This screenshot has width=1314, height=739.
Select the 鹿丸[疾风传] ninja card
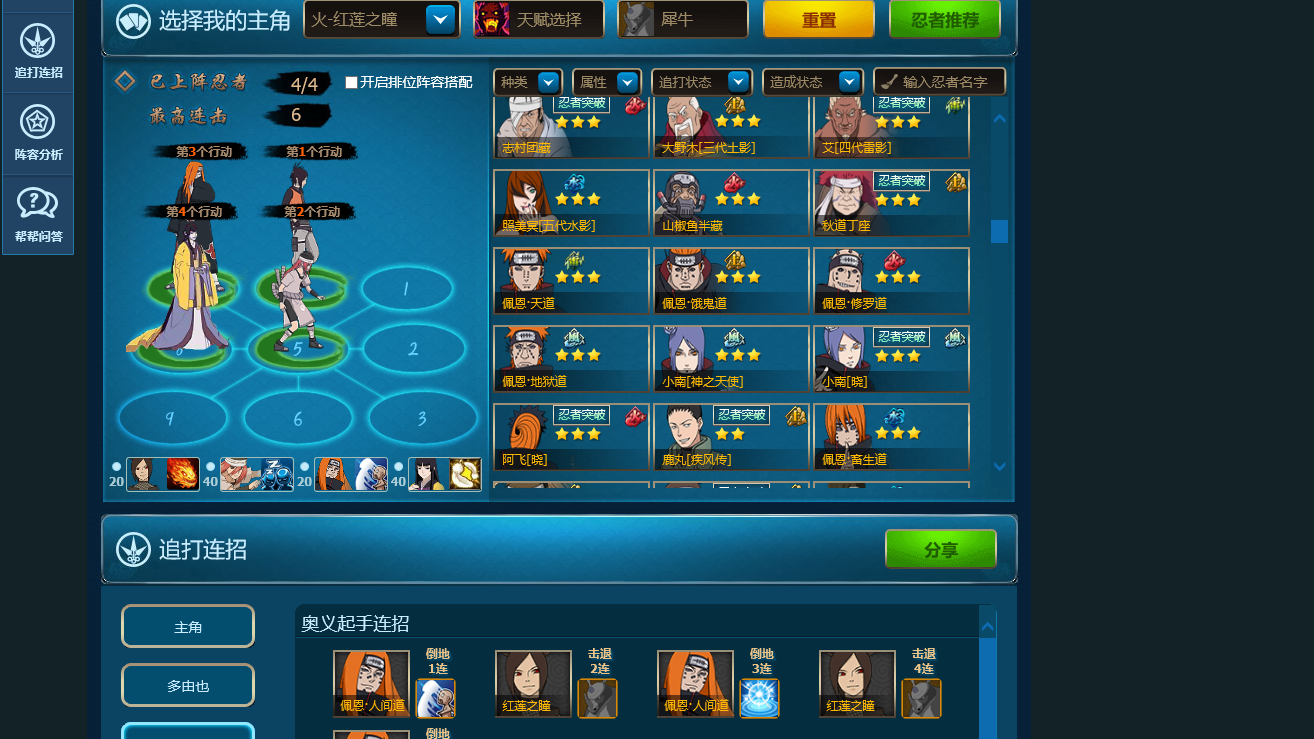(731, 437)
